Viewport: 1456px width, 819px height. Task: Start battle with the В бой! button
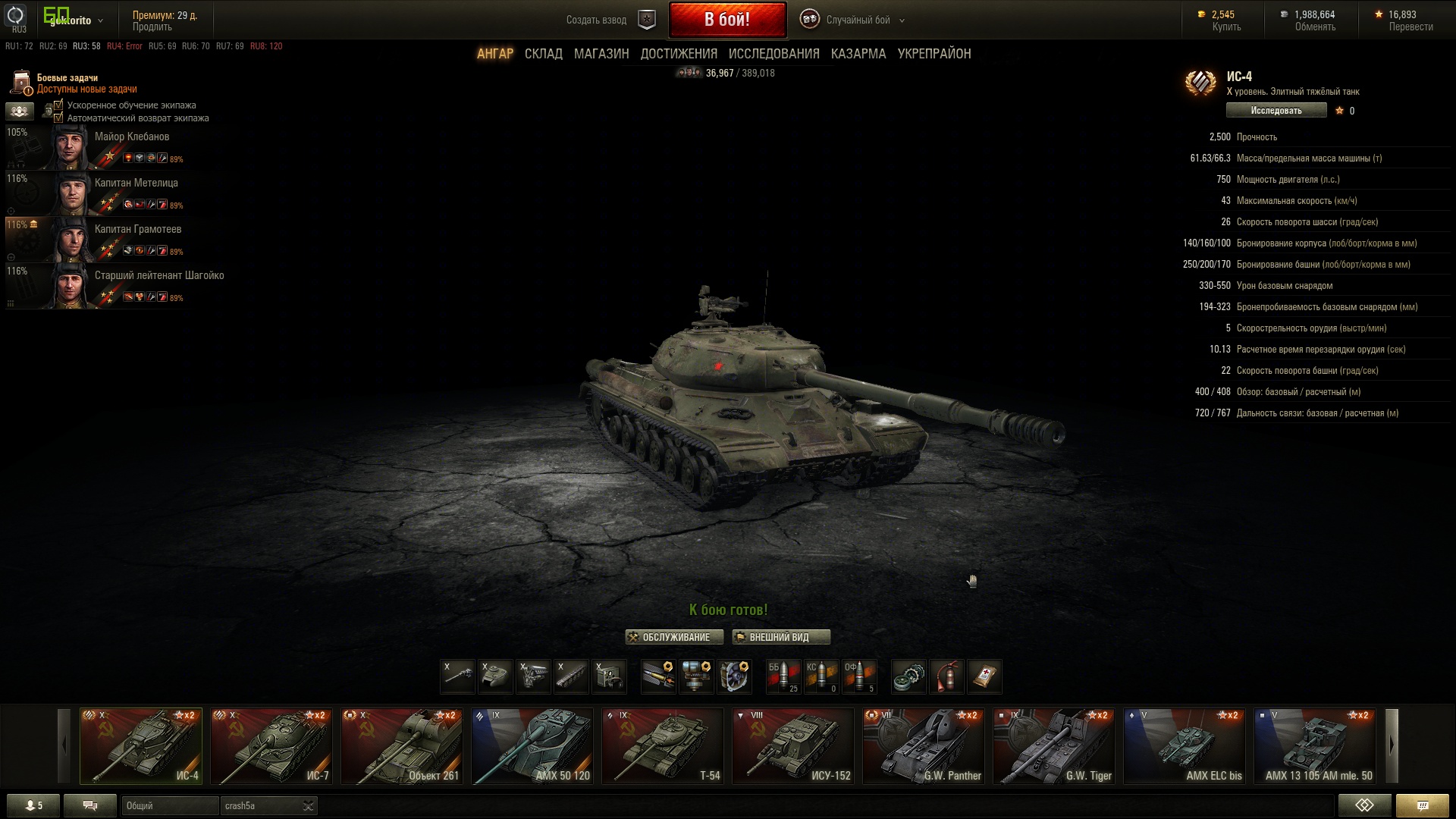[x=726, y=20]
